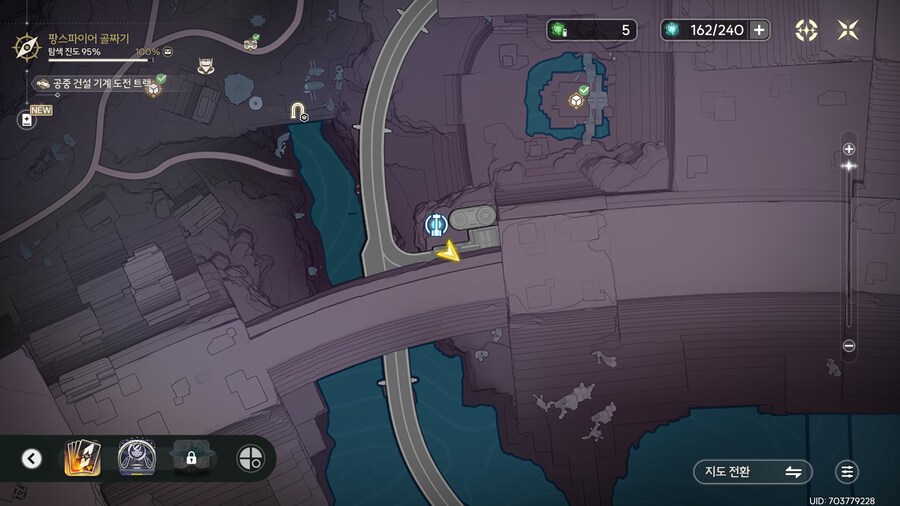Image resolution: width=900 pixels, height=506 pixels.
Task: Open the compass exploration progress icon
Action: click(x=25, y=45)
